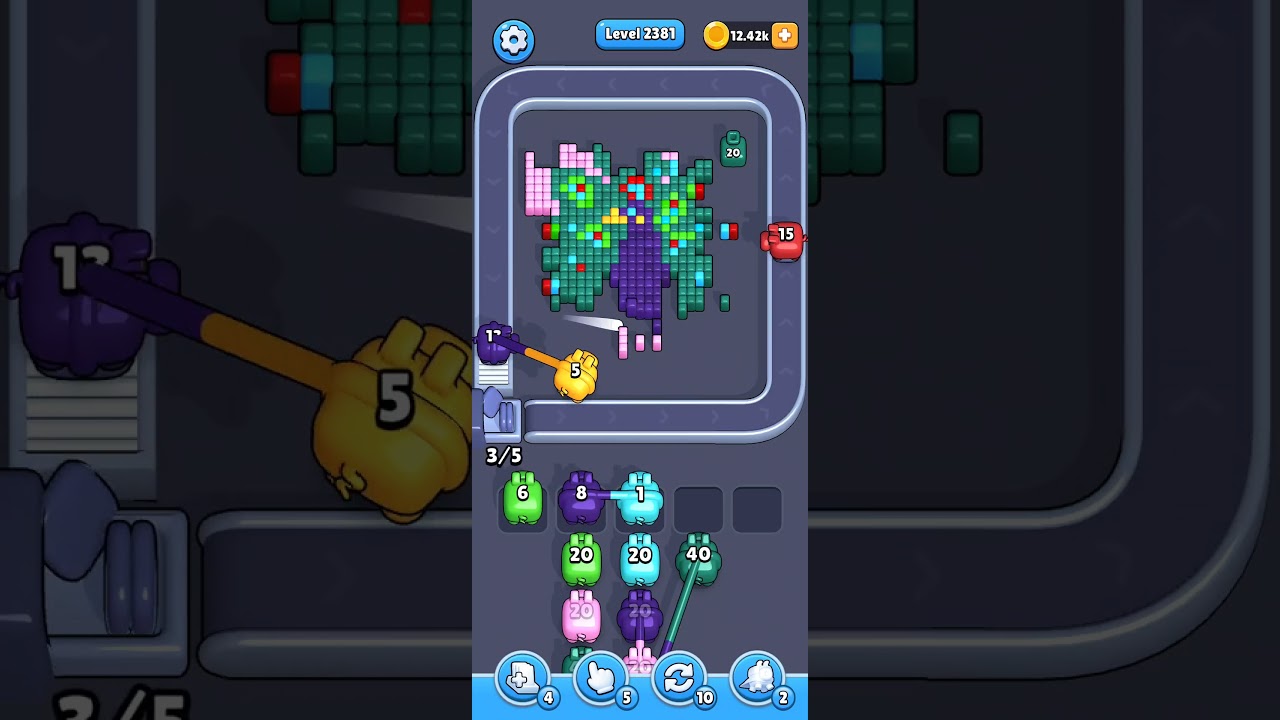Tap the yellow fist block labeled 5

[575, 373]
